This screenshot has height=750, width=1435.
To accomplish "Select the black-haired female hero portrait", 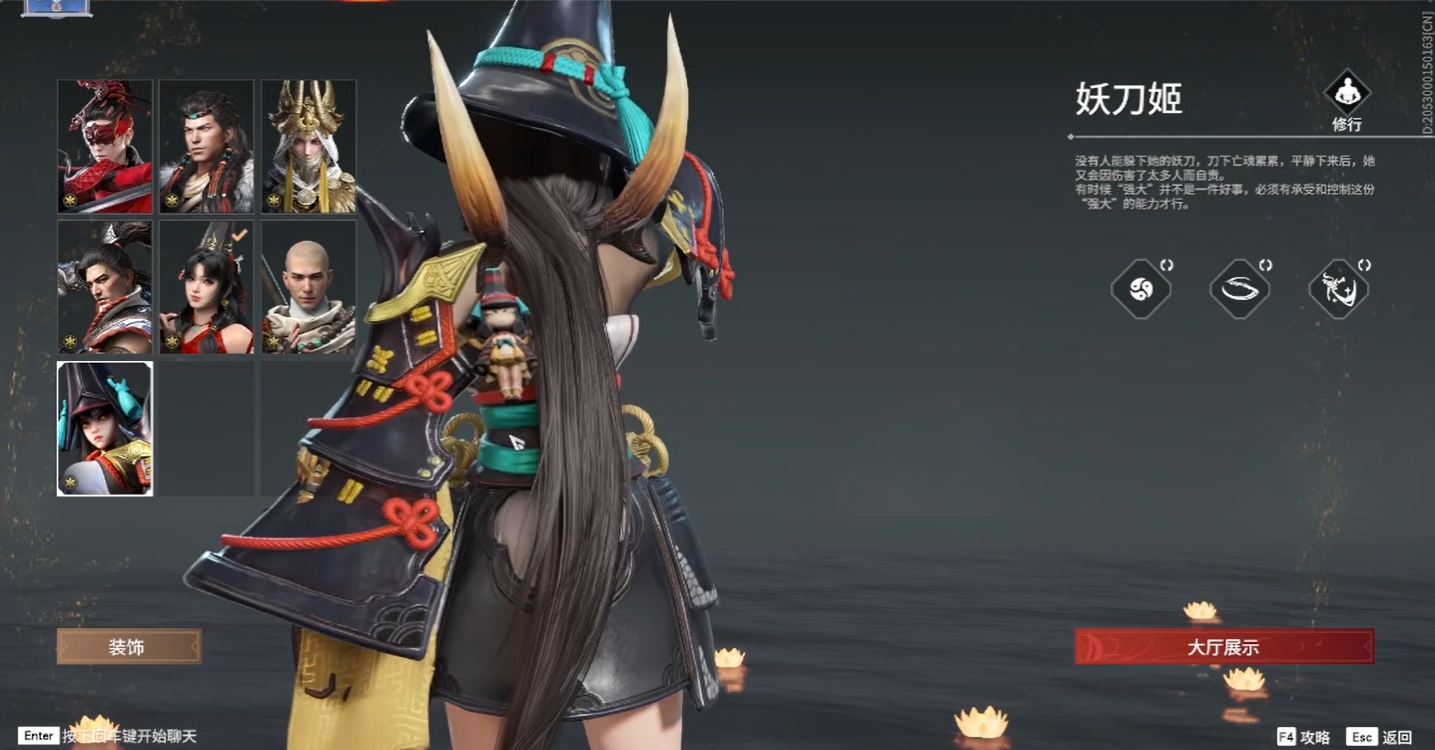I will click(x=206, y=287).
